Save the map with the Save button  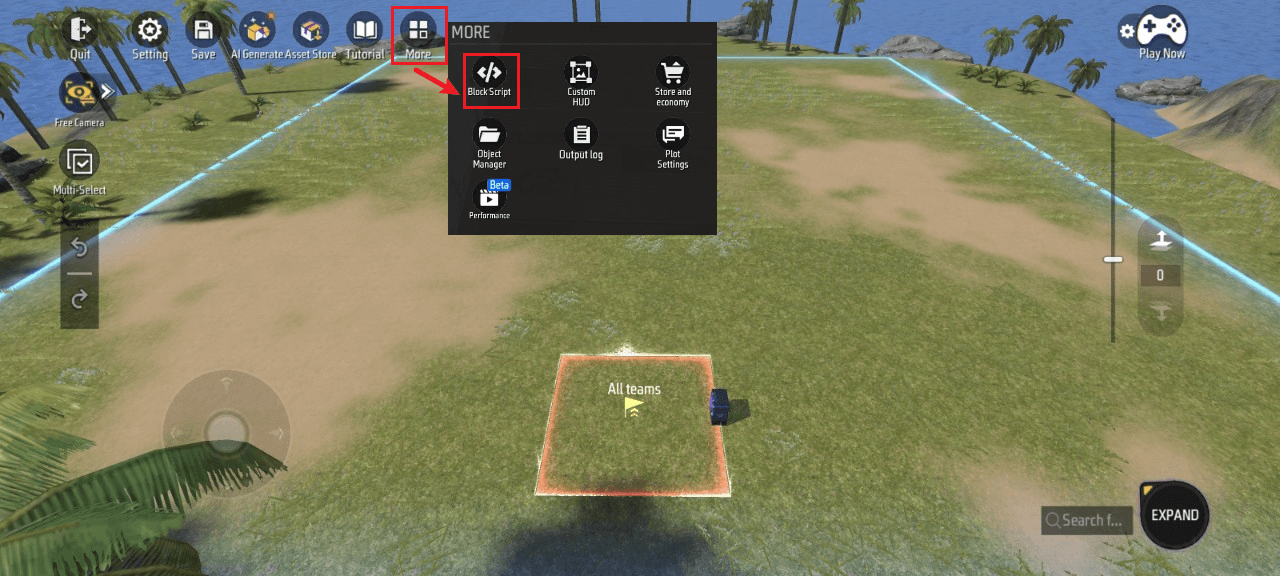tap(203, 34)
